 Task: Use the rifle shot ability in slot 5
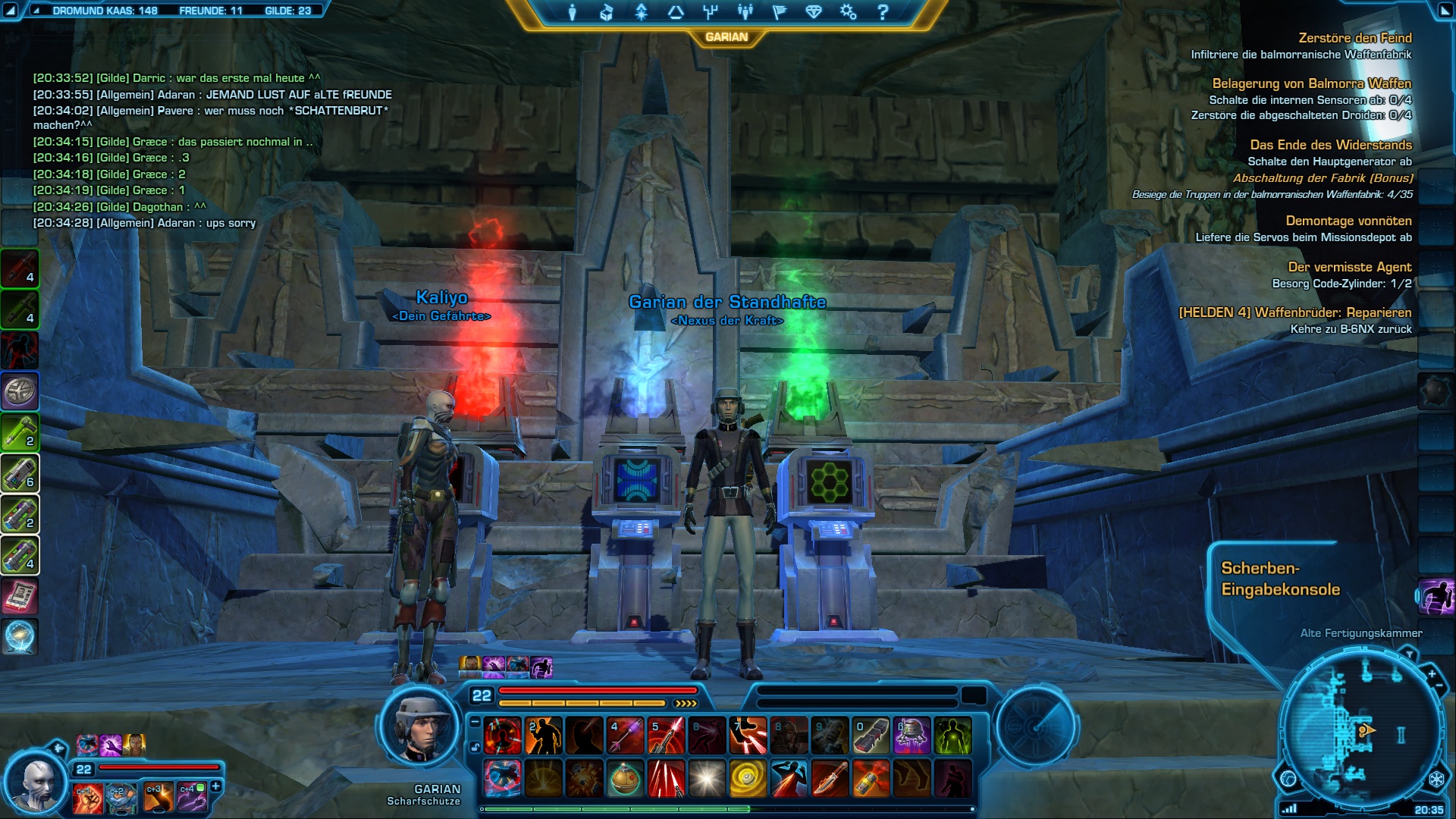click(x=666, y=736)
